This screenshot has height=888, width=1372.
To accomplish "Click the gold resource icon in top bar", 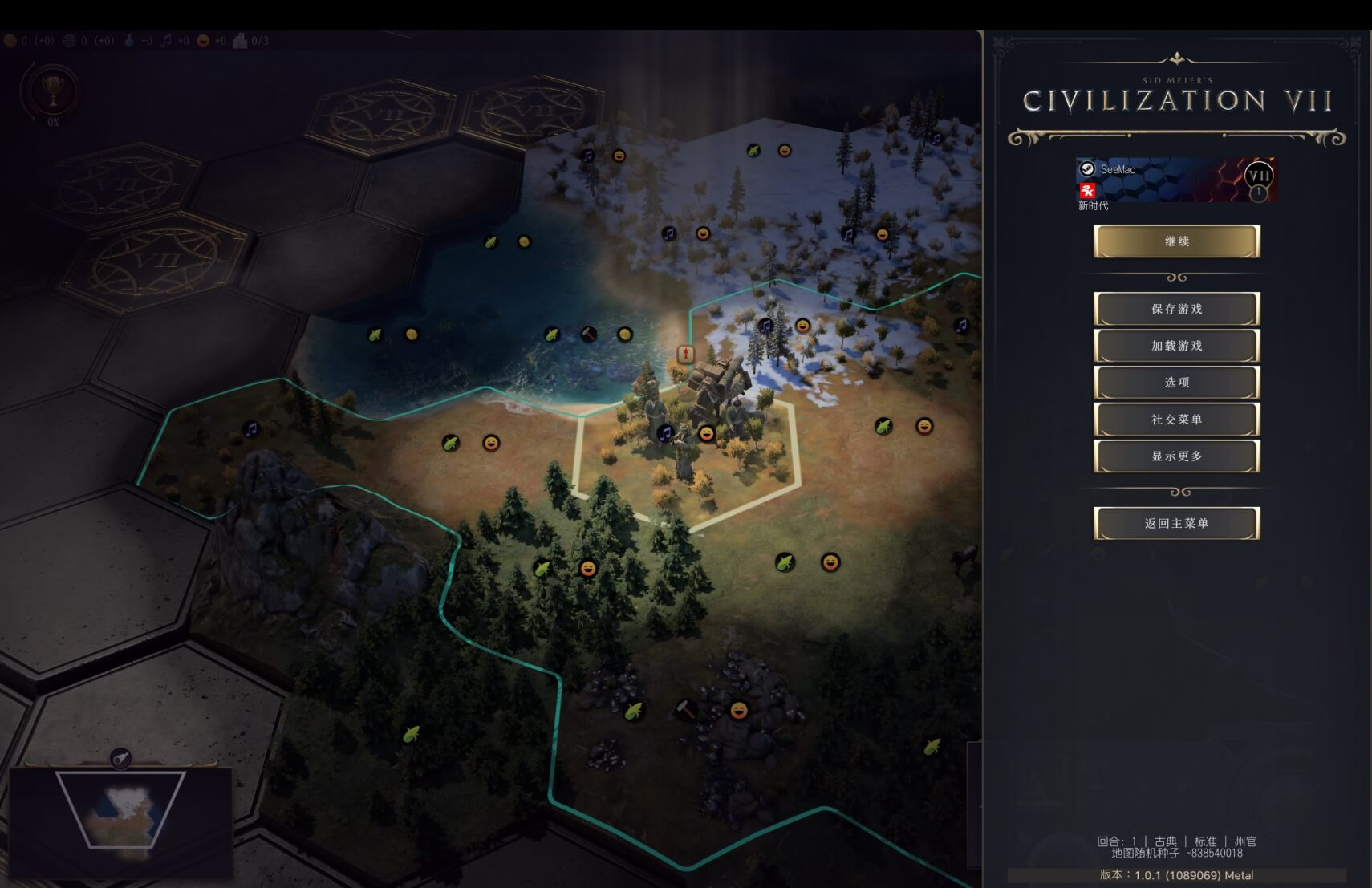I will click(10, 39).
